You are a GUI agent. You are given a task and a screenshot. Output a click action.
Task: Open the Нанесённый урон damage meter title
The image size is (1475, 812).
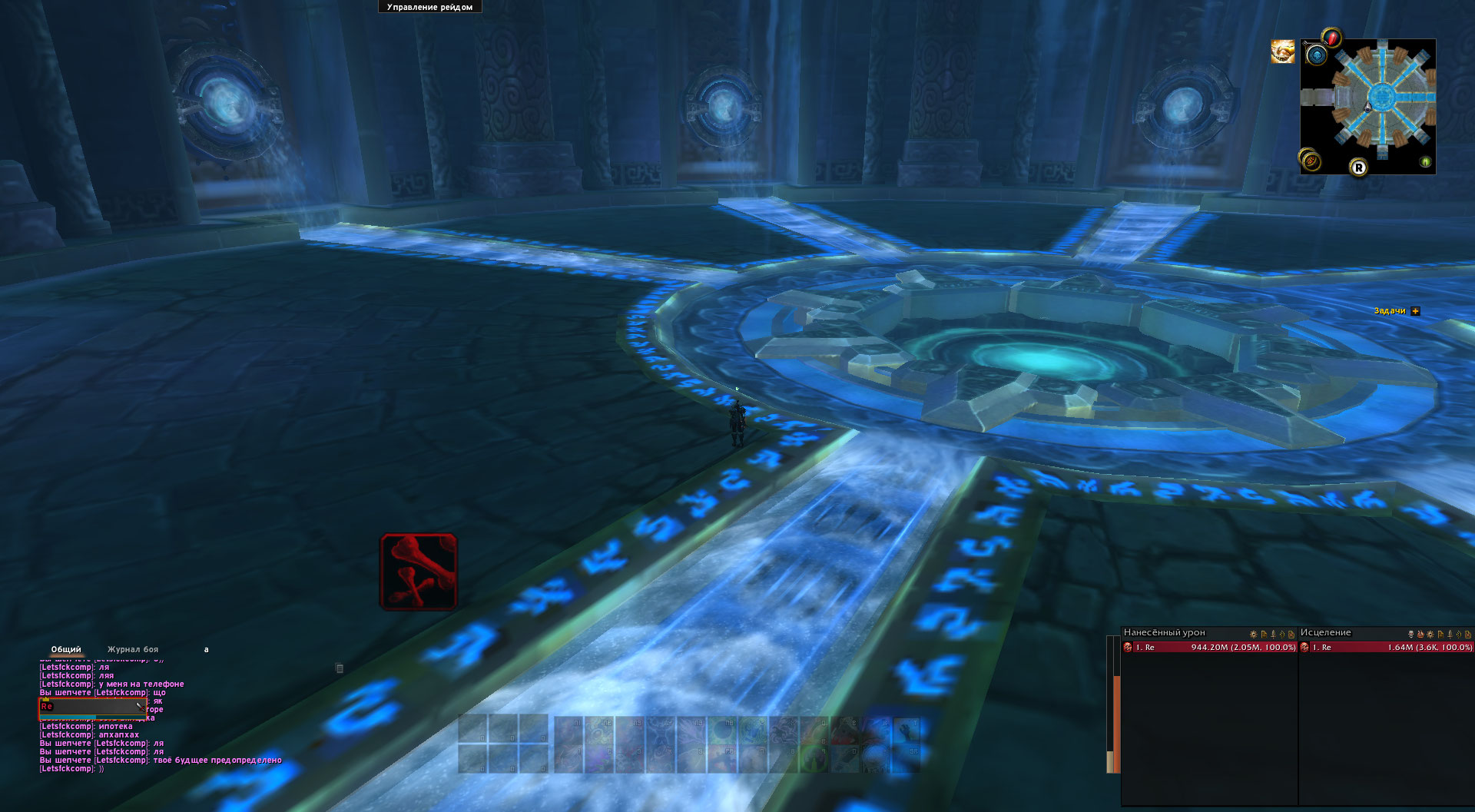tap(1164, 633)
